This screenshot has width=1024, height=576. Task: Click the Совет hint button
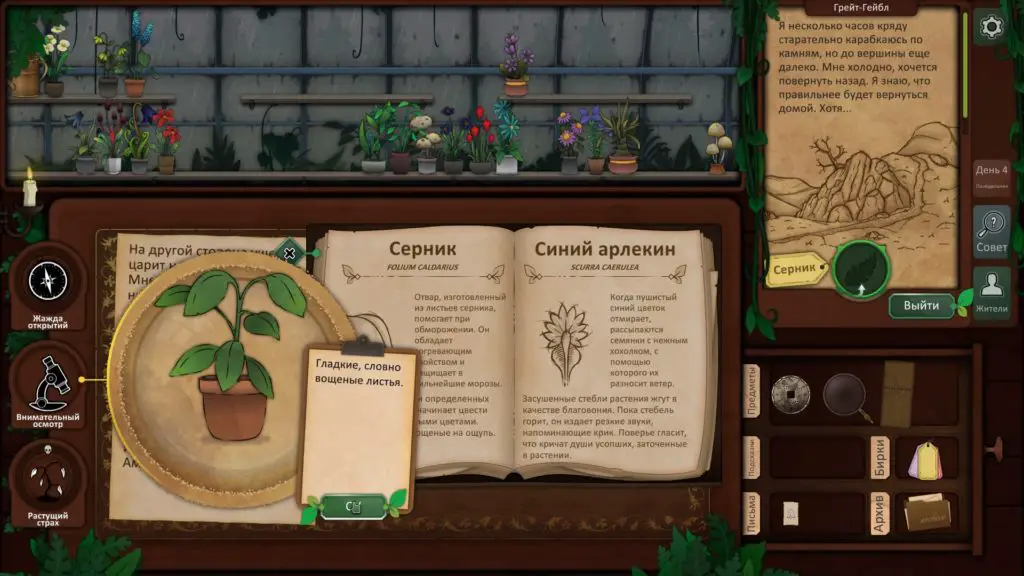point(990,232)
